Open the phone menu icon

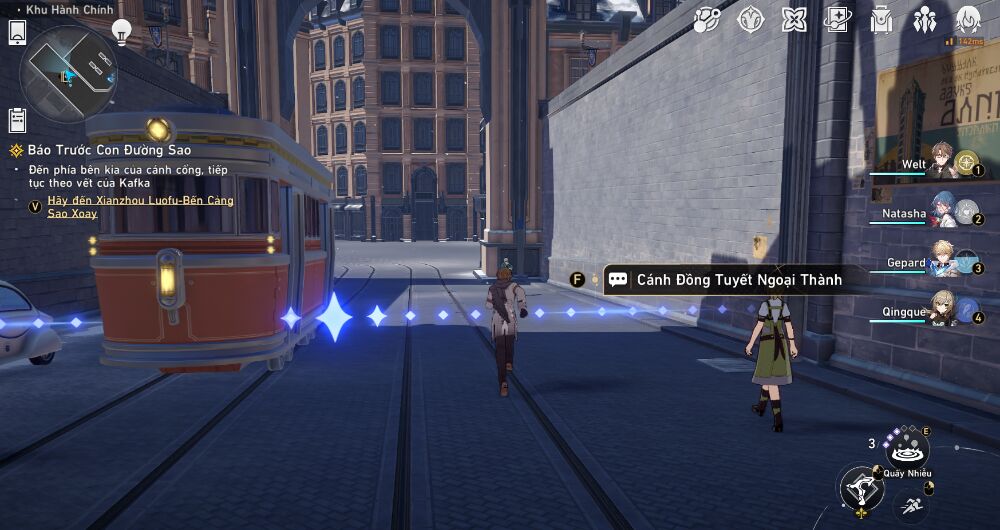point(17,32)
